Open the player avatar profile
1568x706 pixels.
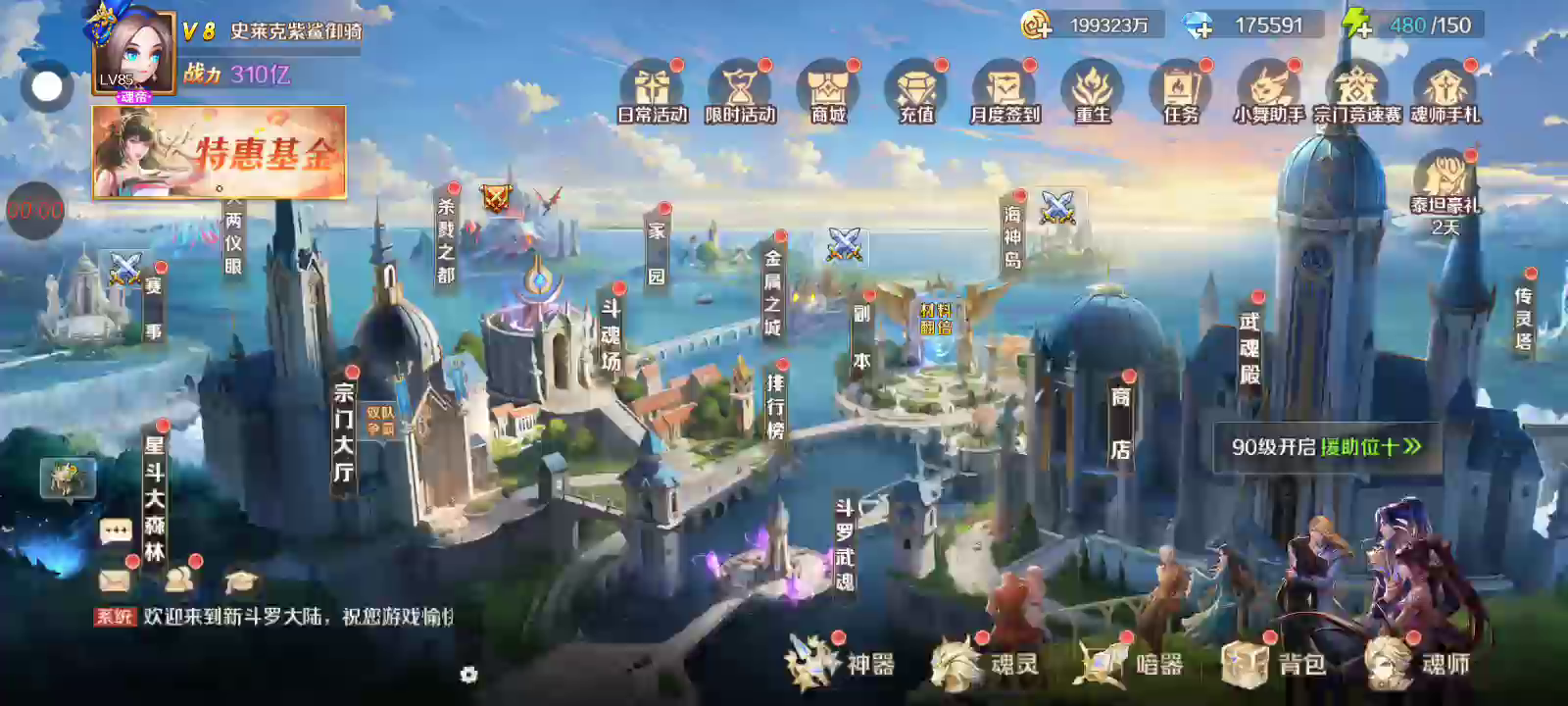tap(134, 51)
